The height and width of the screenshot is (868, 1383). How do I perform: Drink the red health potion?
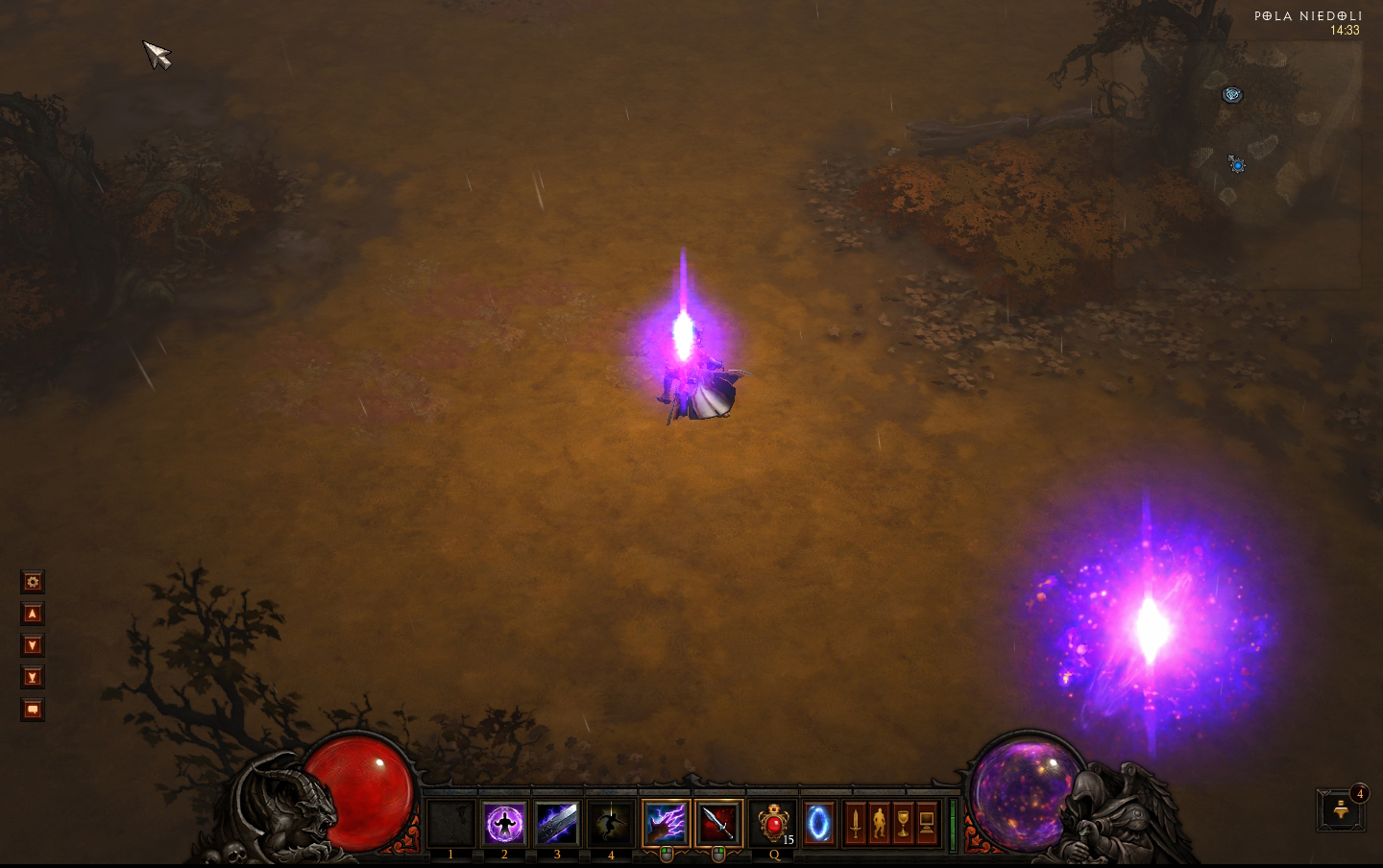pyautogui.click(x=773, y=824)
